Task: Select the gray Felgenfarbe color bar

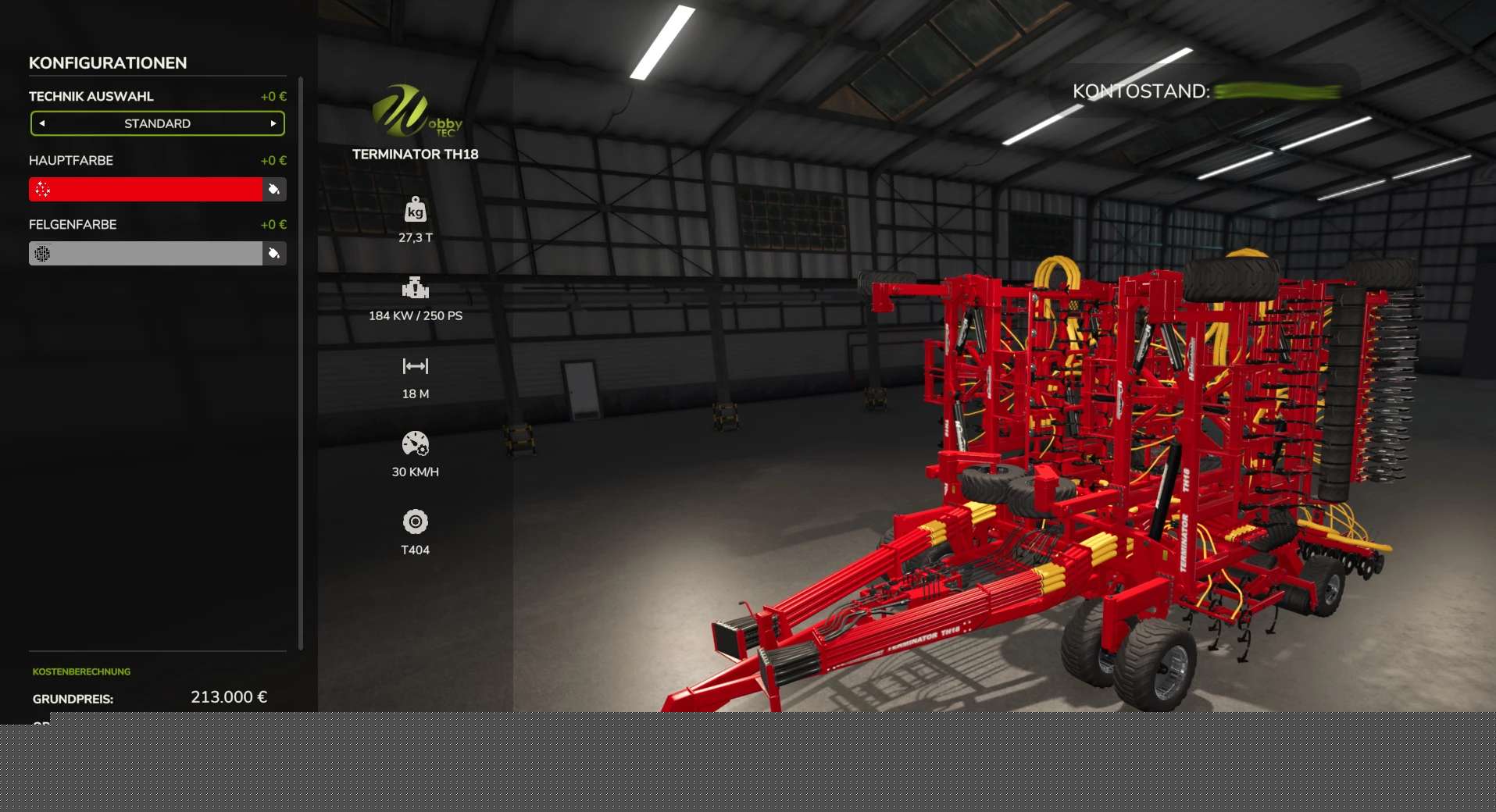Action: (x=146, y=253)
